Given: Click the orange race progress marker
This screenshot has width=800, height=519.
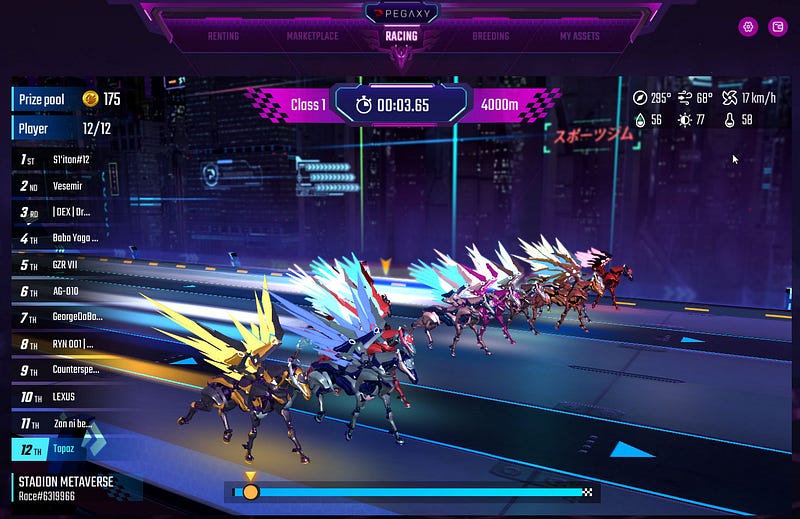Looking at the screenshot, I should pos(251,492).
